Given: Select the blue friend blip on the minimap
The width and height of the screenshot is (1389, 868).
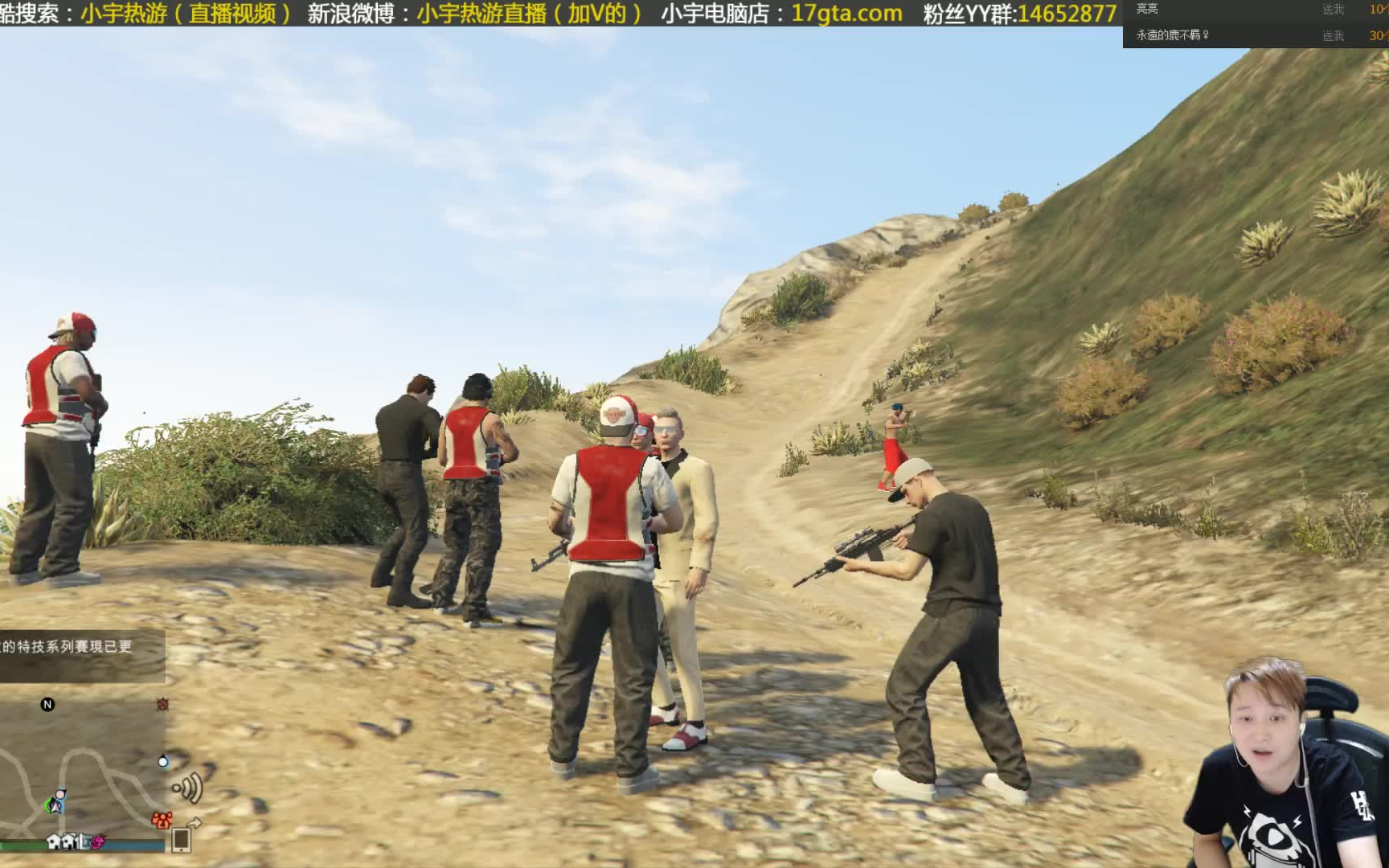Looking at the screenshot, I should (x=162, y=761).
